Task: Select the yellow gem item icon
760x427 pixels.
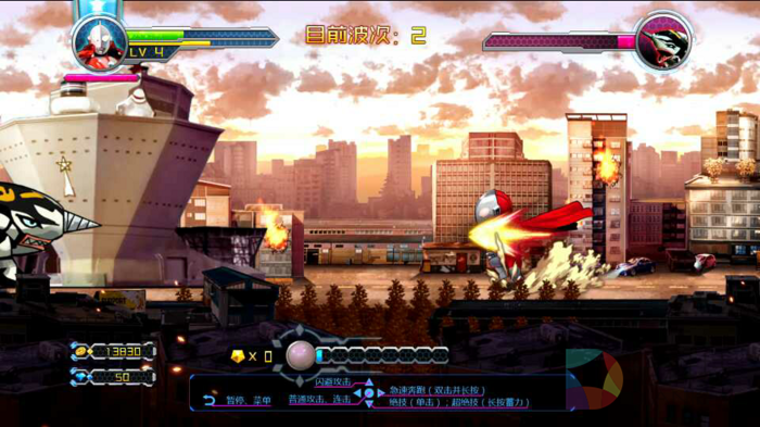Action: point(237,356)
